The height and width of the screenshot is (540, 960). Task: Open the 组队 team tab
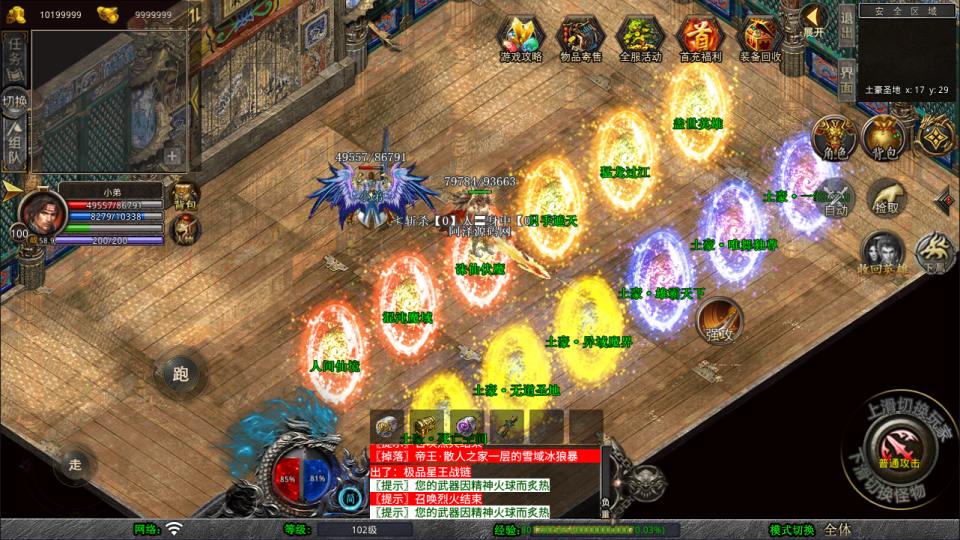pos(15,145)
